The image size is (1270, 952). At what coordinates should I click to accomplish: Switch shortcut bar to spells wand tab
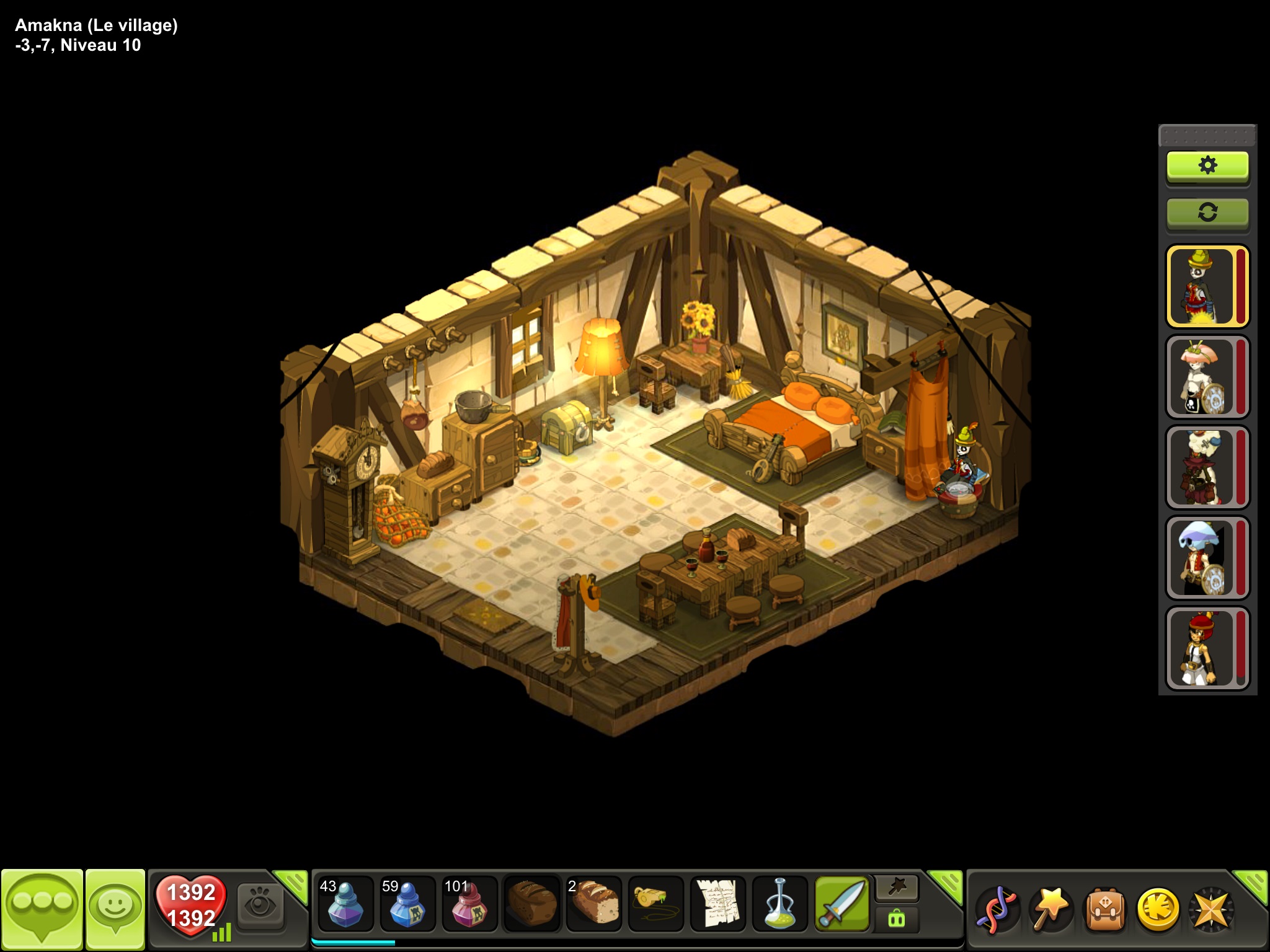pos(897,888)
